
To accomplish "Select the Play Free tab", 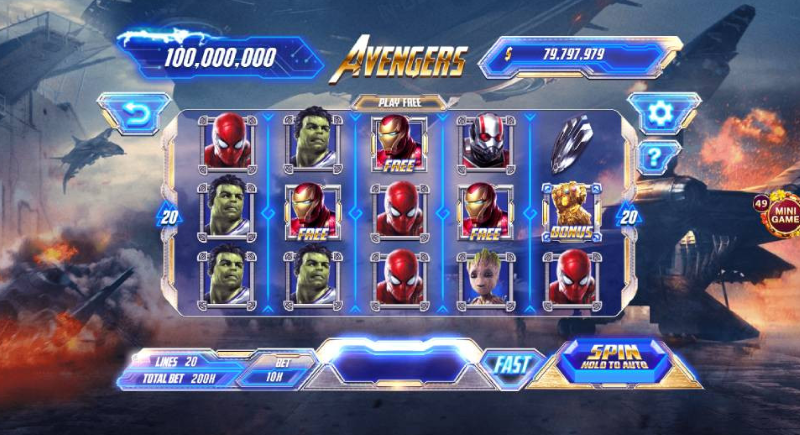I will tap(400, 101).
